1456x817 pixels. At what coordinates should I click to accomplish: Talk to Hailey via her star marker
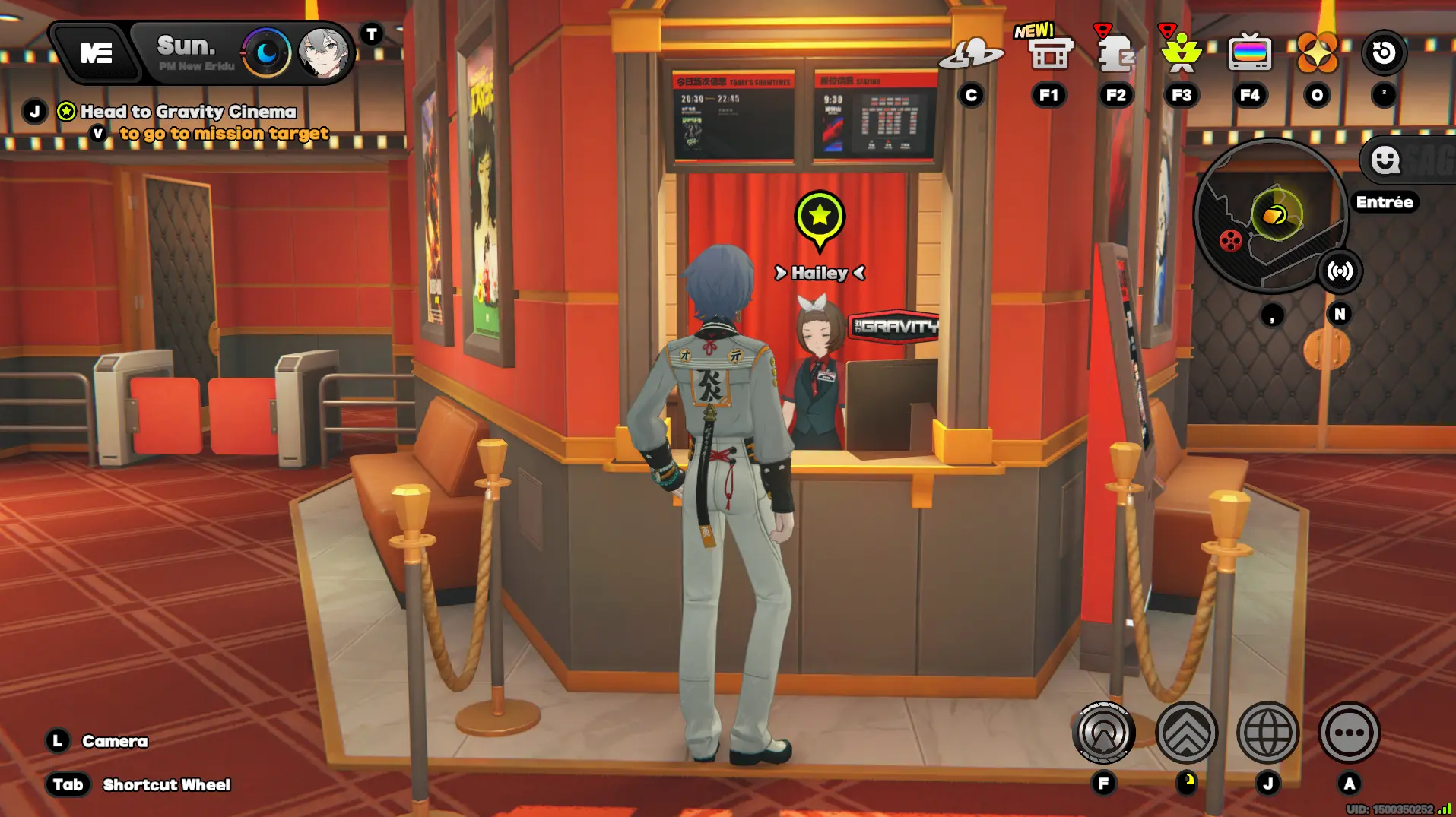click(x=820, y=217)
